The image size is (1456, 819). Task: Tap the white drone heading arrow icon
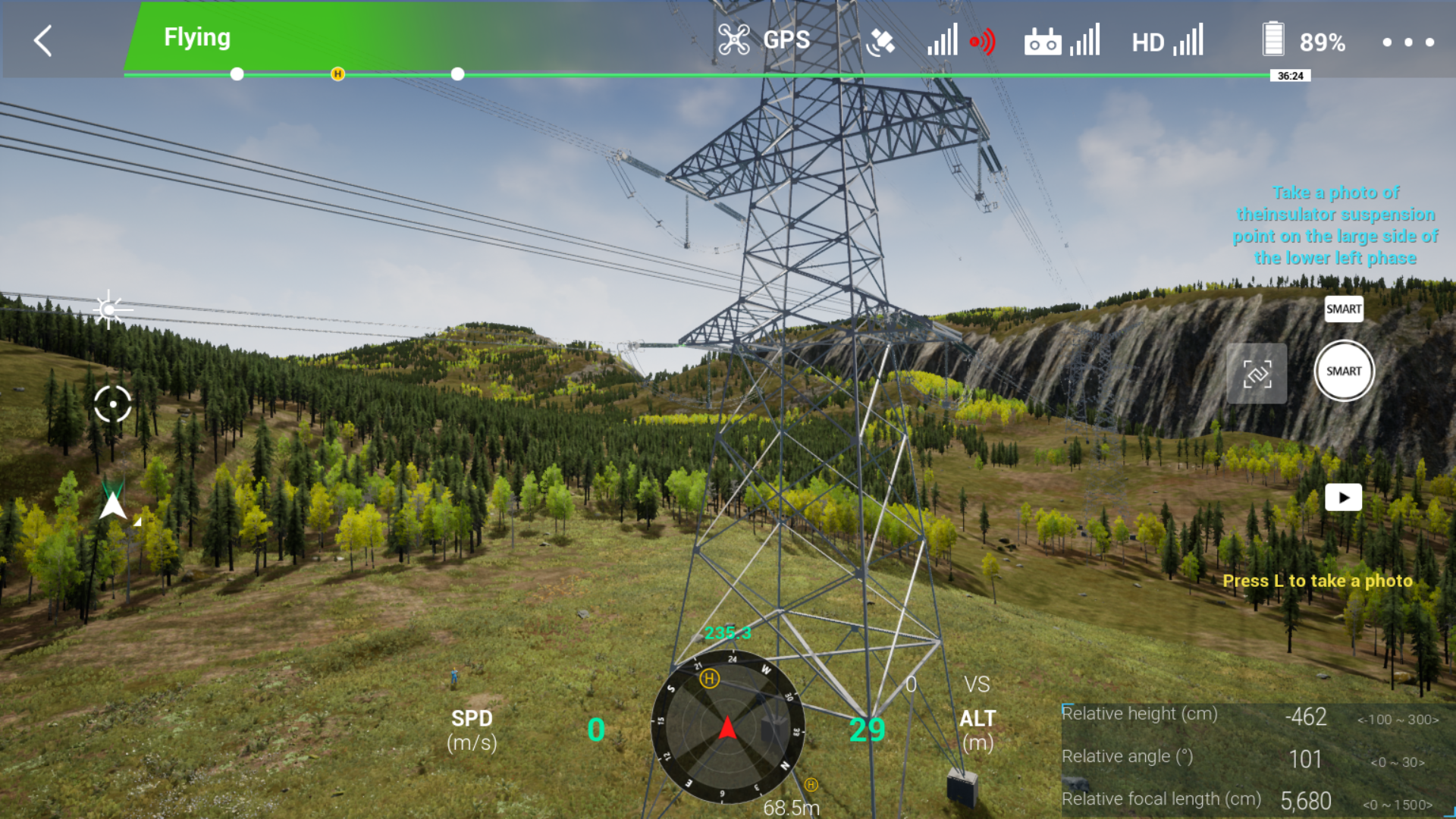coord(113,504)
